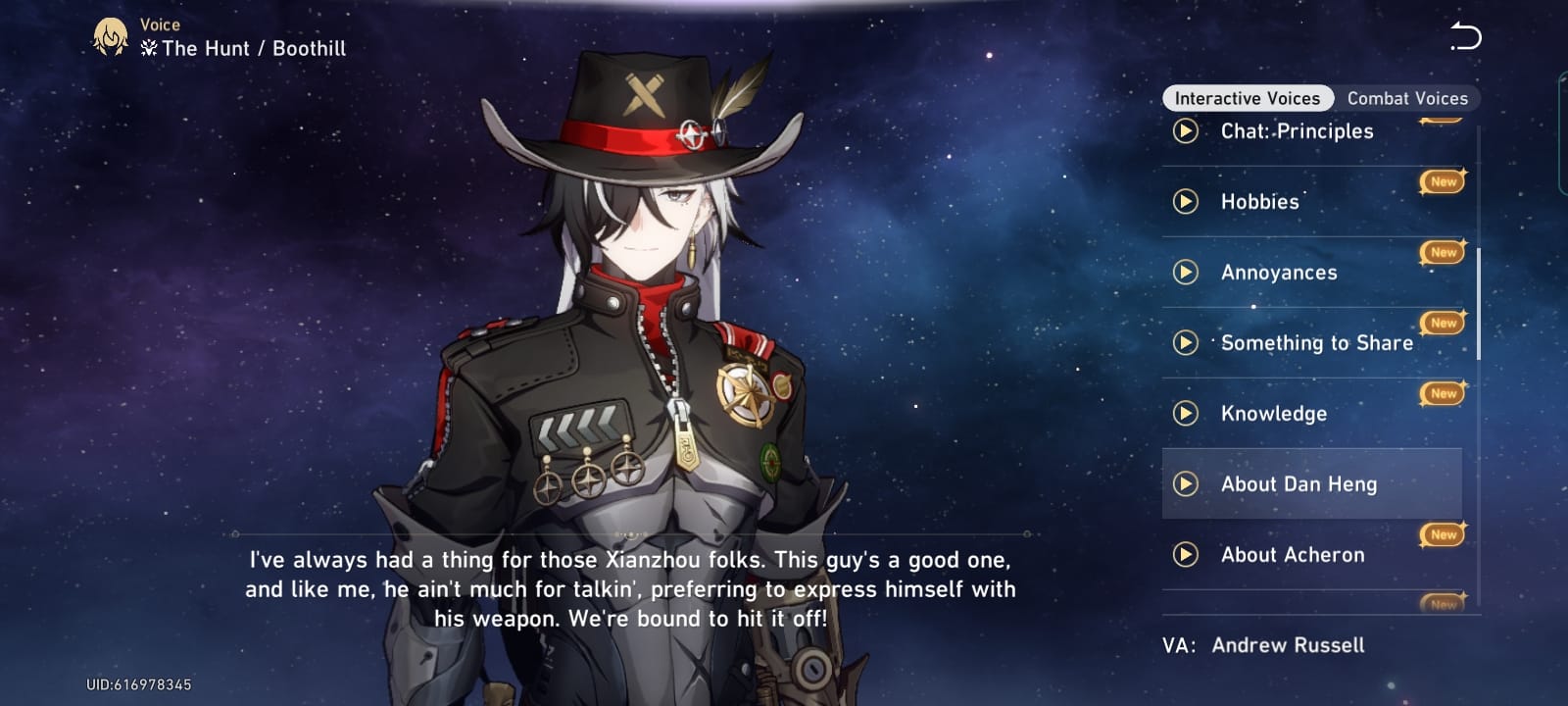Switch to the Combat Voices tab

[1408, 98]
